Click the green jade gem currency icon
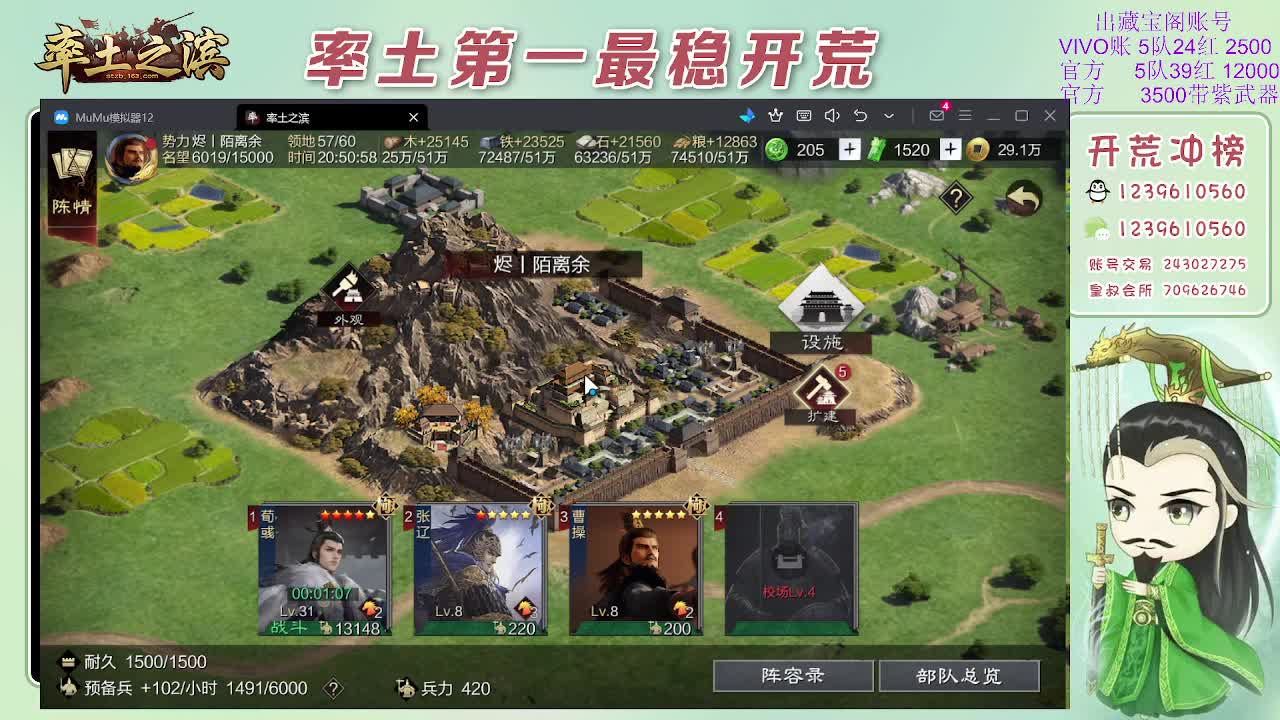 775,150
